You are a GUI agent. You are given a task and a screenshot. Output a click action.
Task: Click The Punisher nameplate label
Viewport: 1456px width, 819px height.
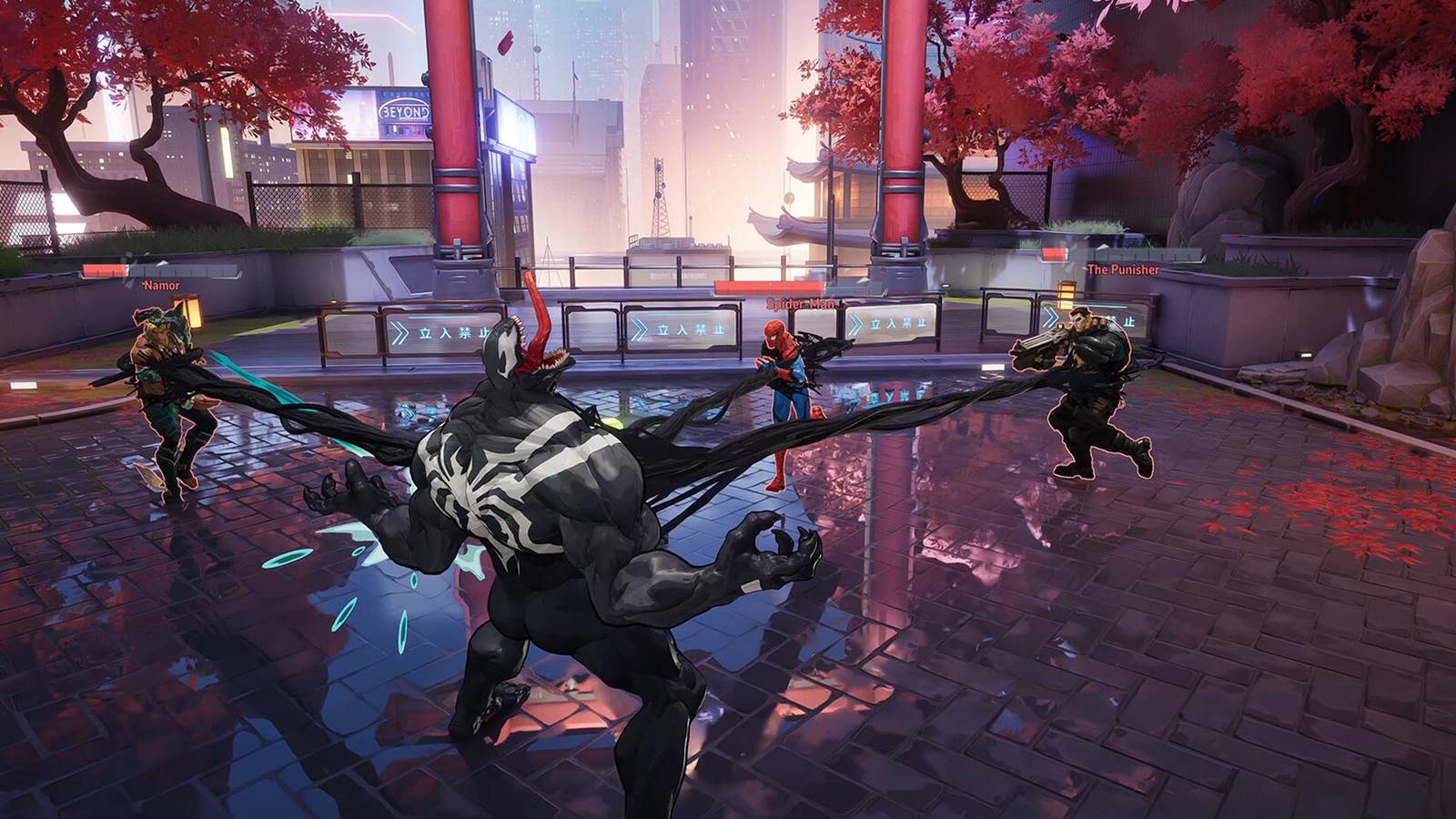click(1121, 270)
